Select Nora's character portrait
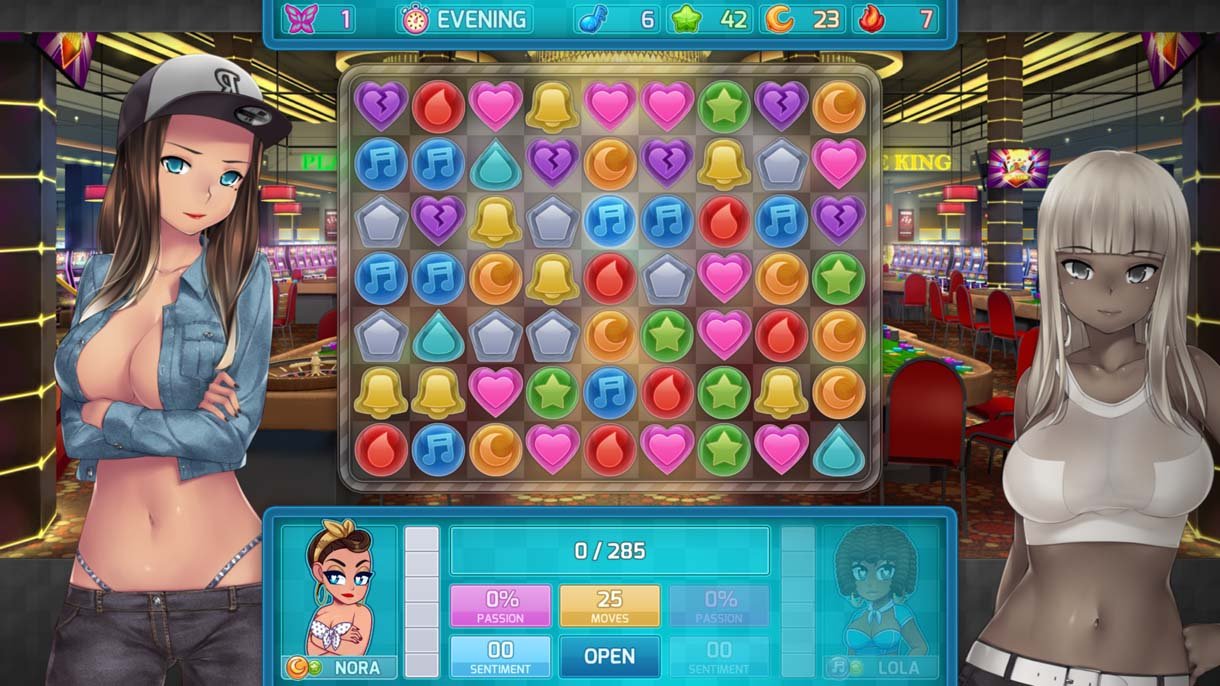 (339, 591)
